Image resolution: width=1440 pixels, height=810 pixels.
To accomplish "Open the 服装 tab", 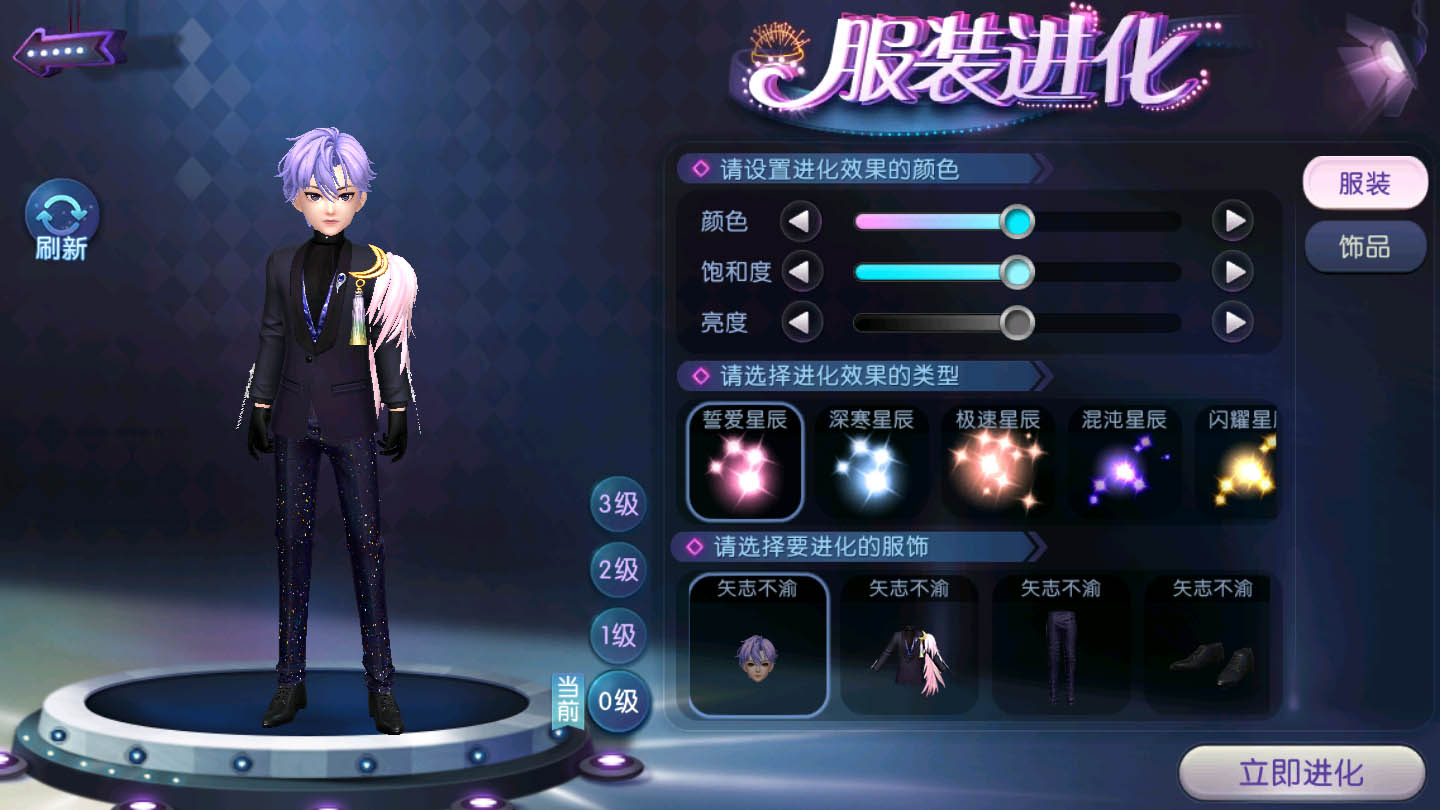I will pyautogui.click(x=1364, y=184).
